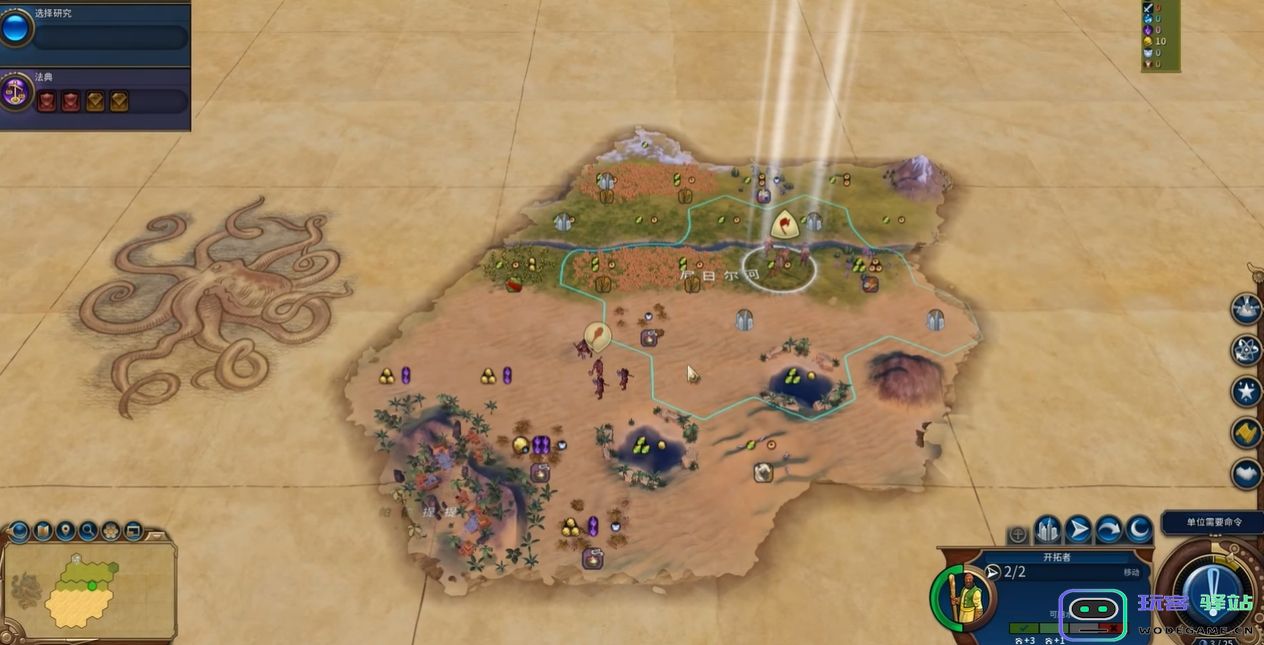Screen dimensions: 1264x645
Task: Click the unit needs orders button
Action: 1212,523
